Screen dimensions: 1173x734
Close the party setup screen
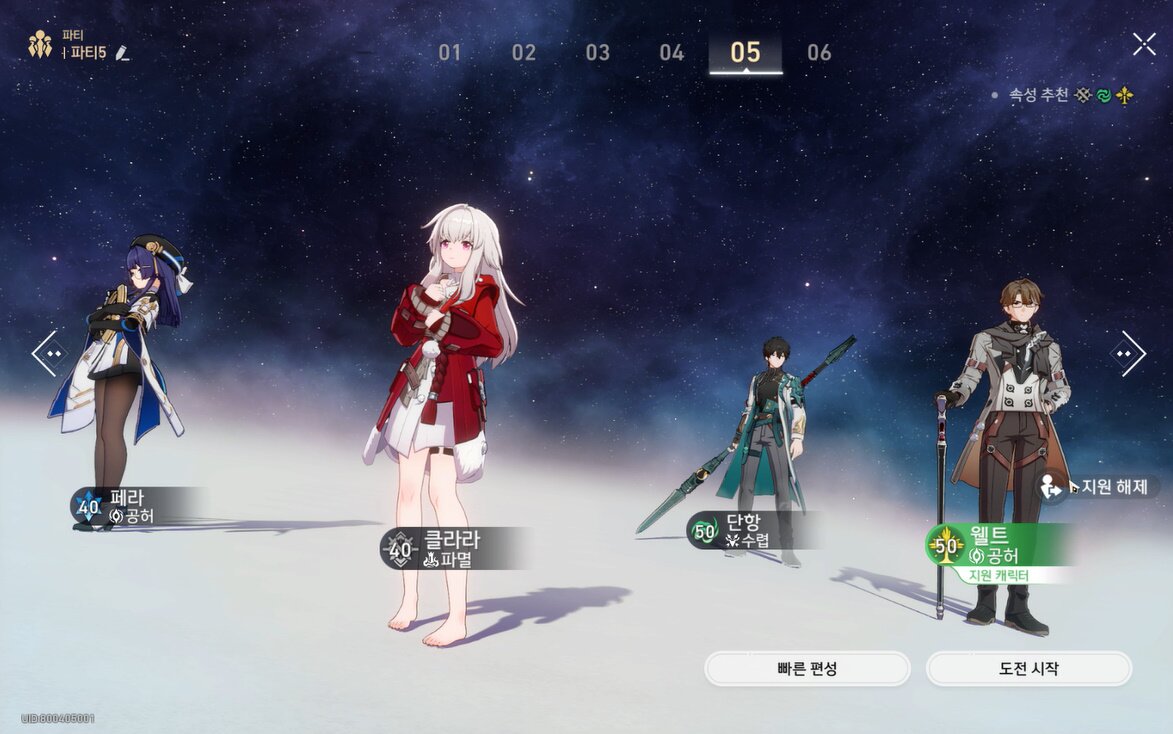[1144, 44]
